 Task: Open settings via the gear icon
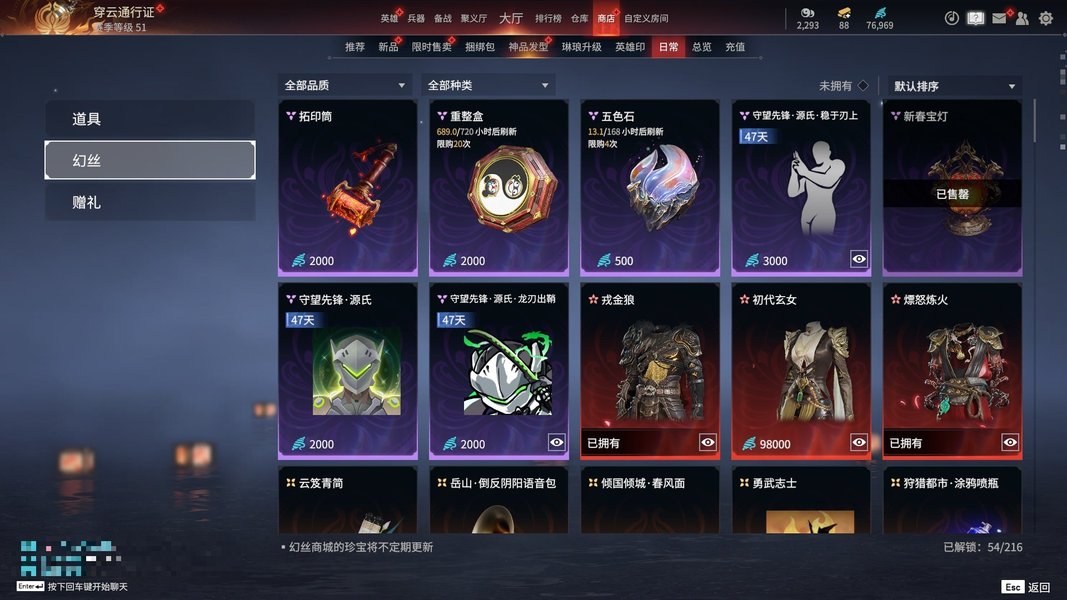tap(1046, 18)
